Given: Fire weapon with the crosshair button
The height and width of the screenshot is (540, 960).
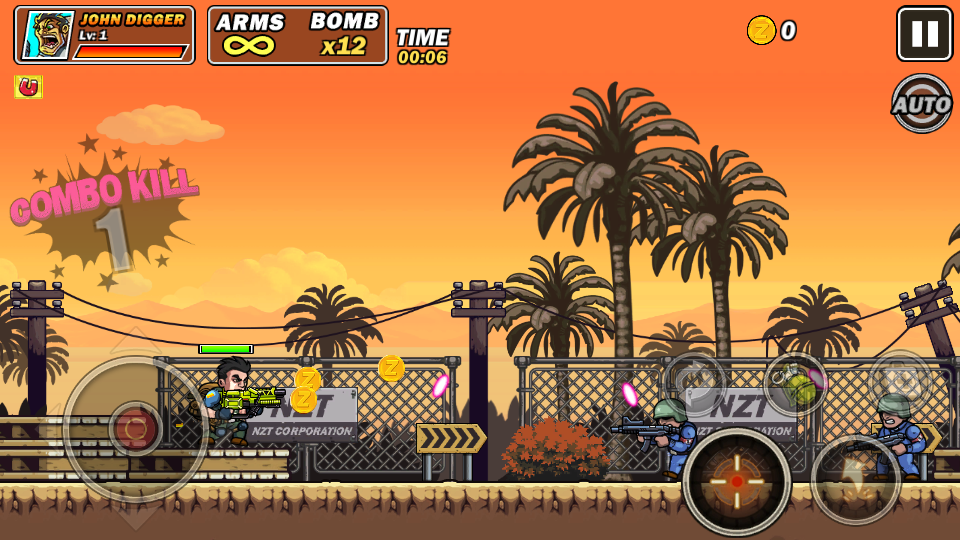Looking at the screenshot, I should [x=737, y=481].
